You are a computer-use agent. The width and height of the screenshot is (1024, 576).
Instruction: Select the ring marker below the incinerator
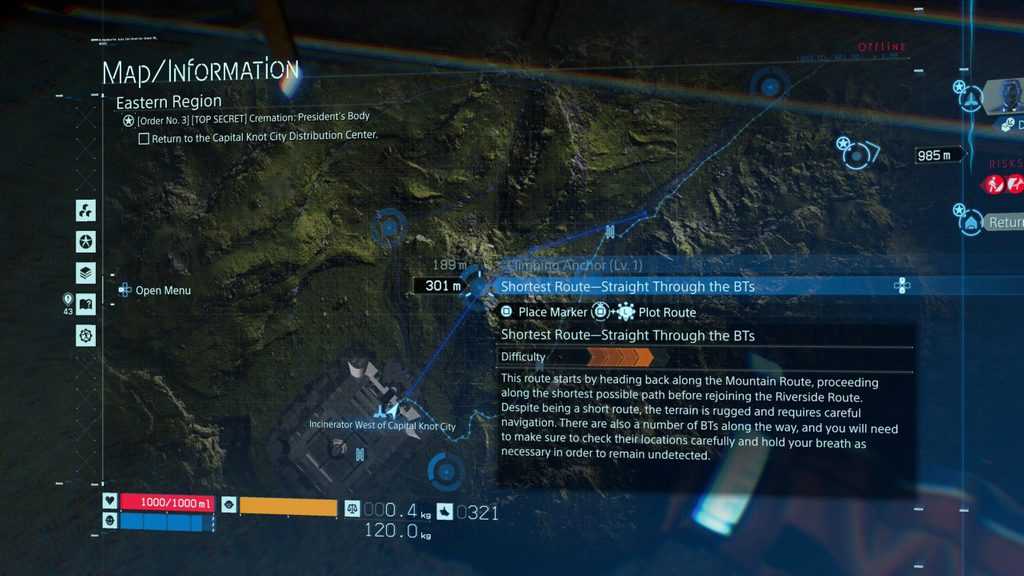pyautogui.click(x=443, y=470)
